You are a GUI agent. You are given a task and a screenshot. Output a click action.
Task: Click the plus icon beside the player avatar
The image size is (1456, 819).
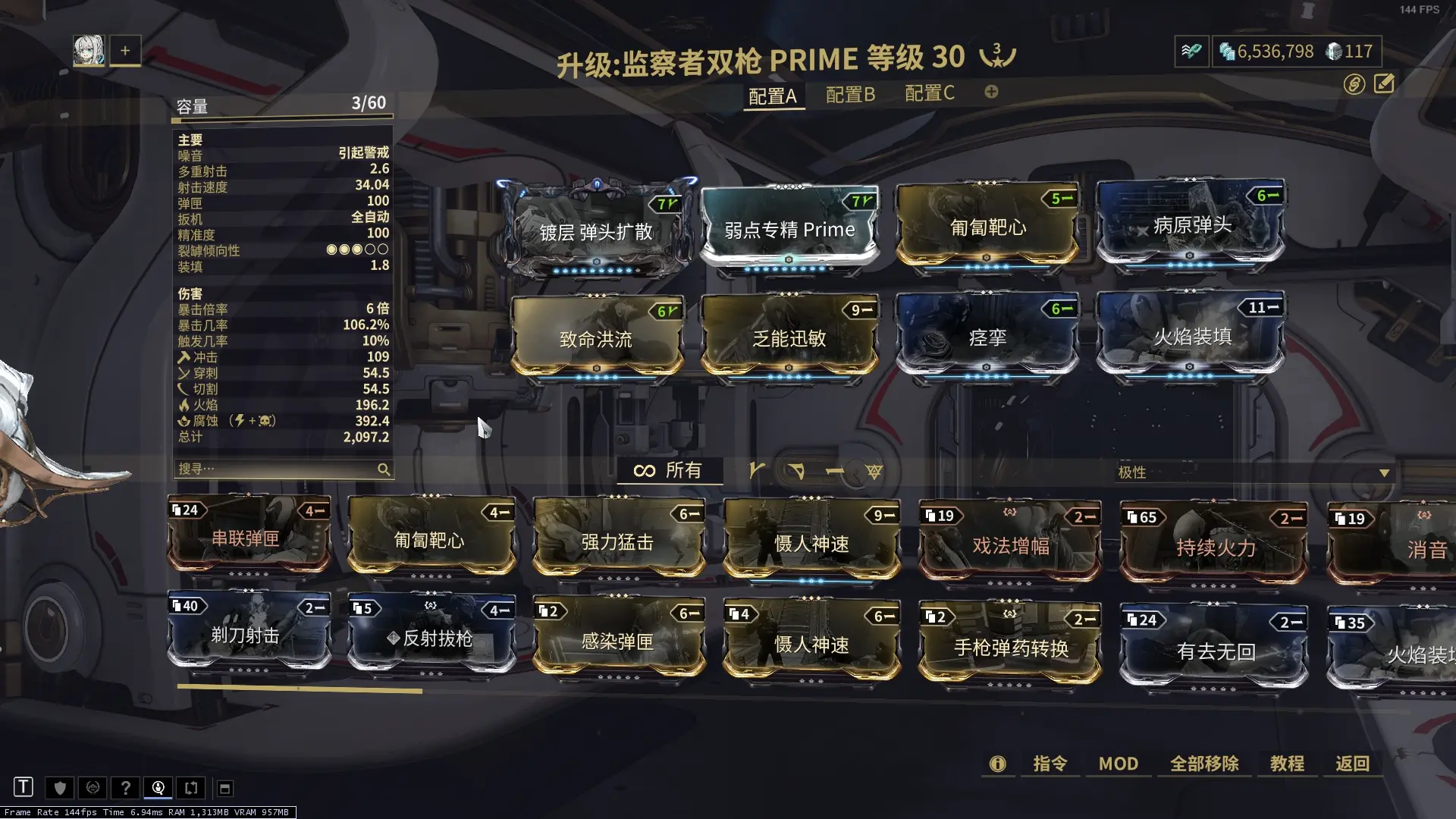point(124,50)
